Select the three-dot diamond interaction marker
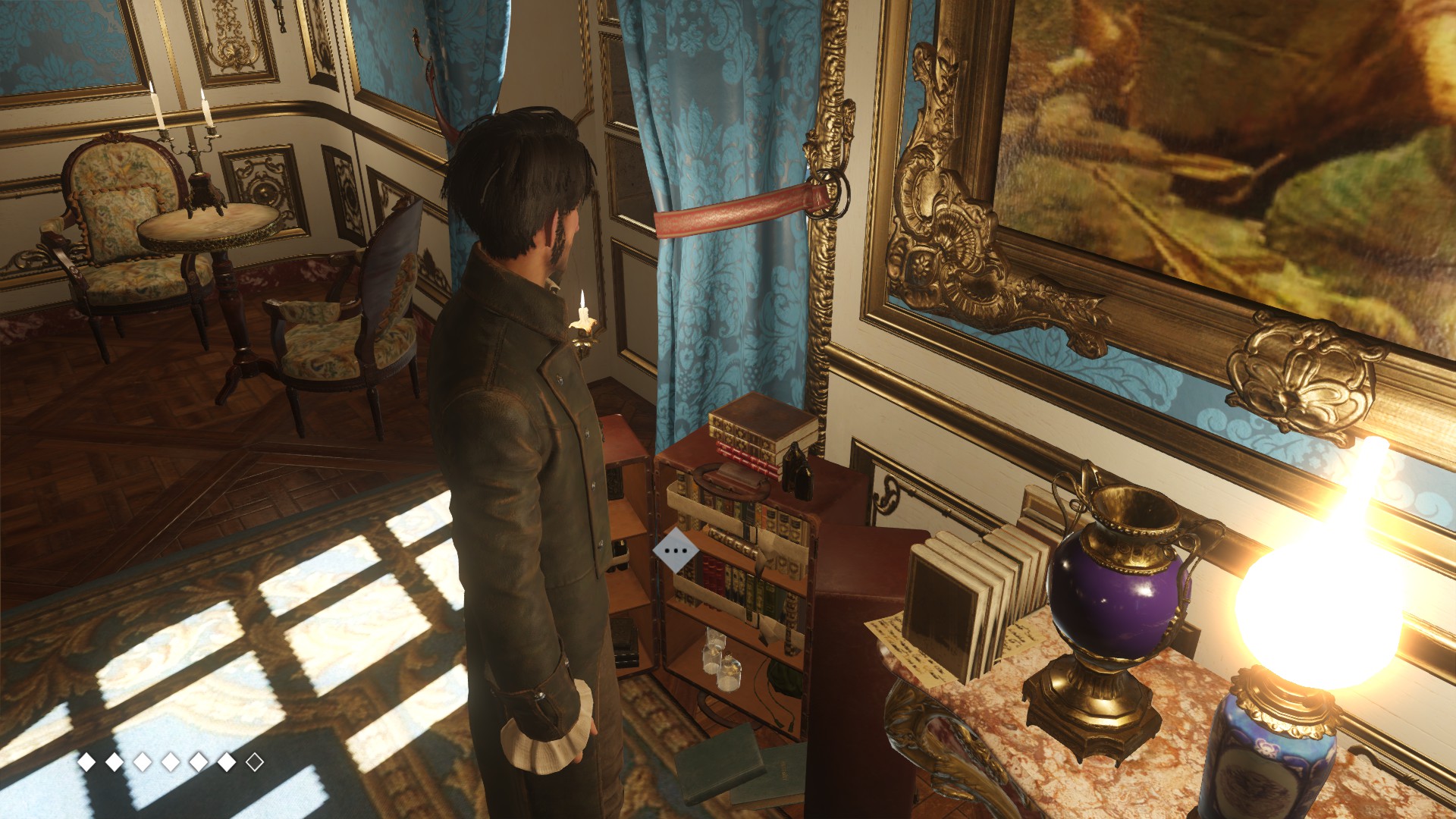The image size is (1456, 819). pyautogui.click(x=675, y=551)
